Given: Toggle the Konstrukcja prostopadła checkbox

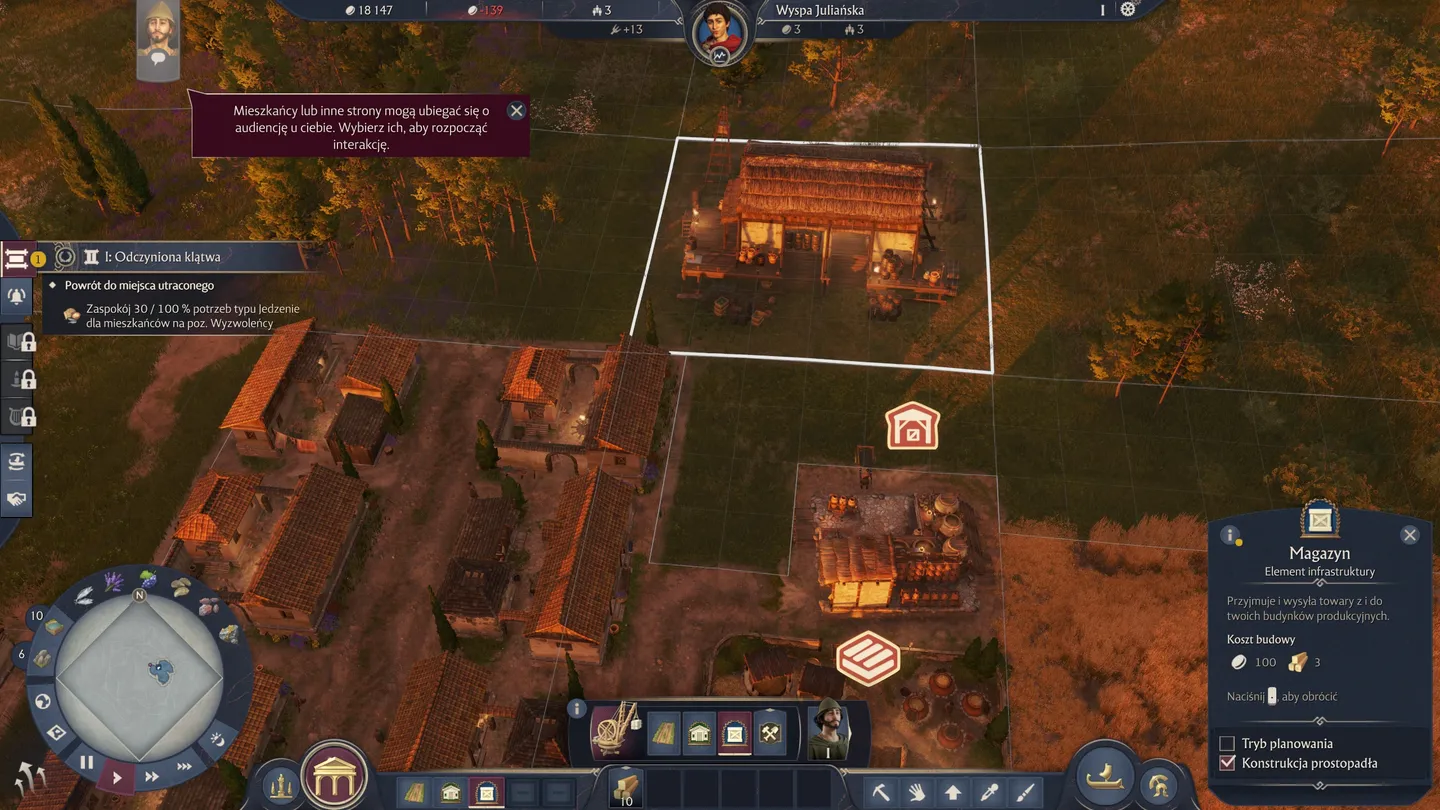Looking at the screenshot, I should [x=1227, y=763].
